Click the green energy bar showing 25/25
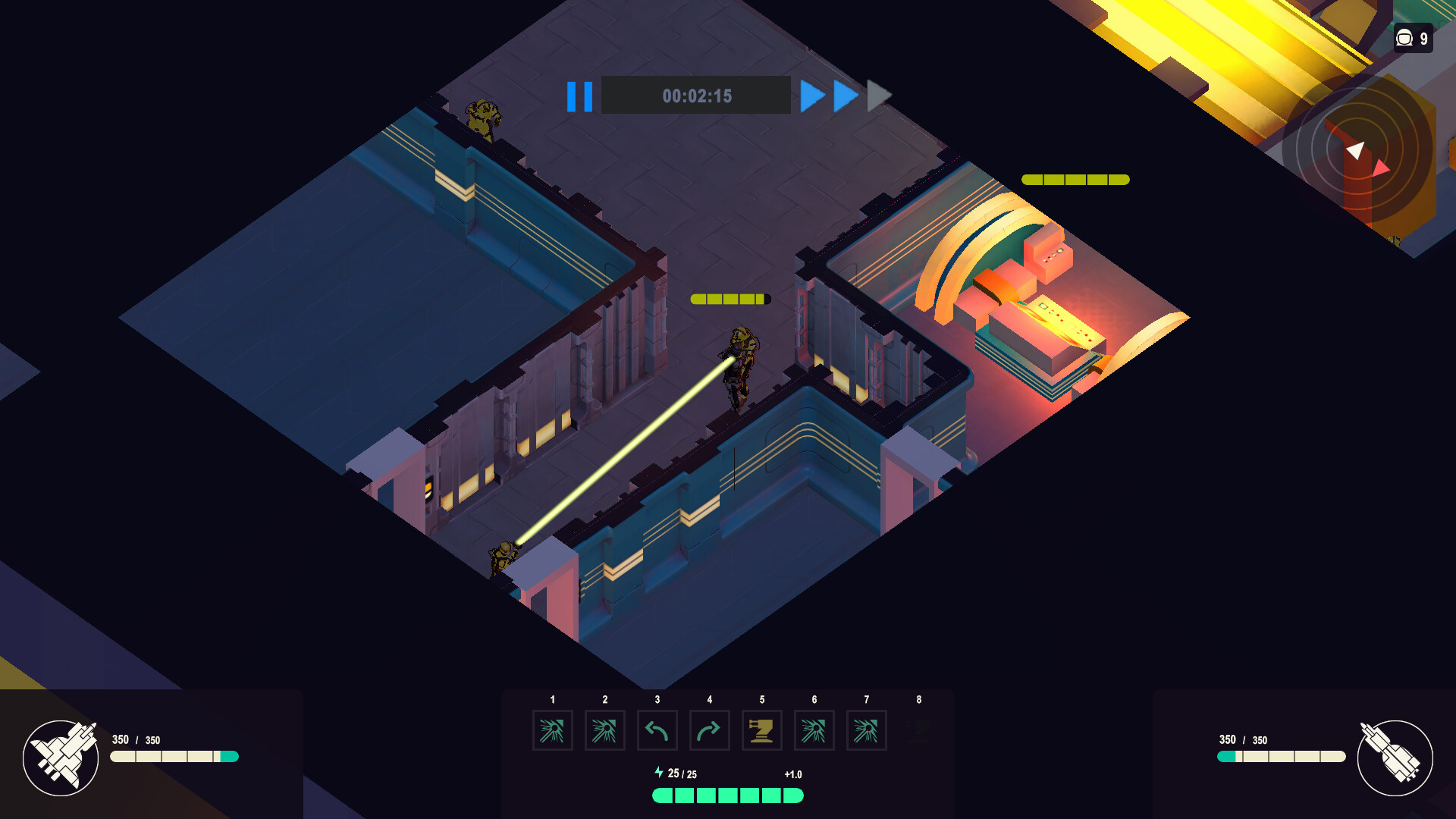This screenshot has width=1456, height=819. [728, 795]
